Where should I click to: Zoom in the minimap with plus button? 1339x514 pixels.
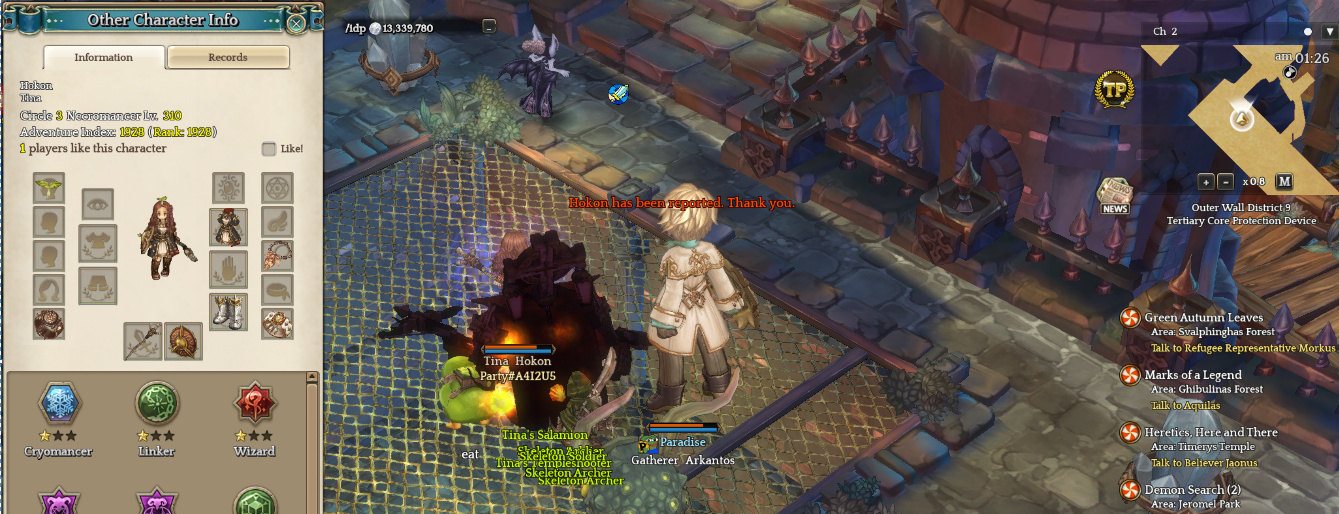tap(1206, 182)
